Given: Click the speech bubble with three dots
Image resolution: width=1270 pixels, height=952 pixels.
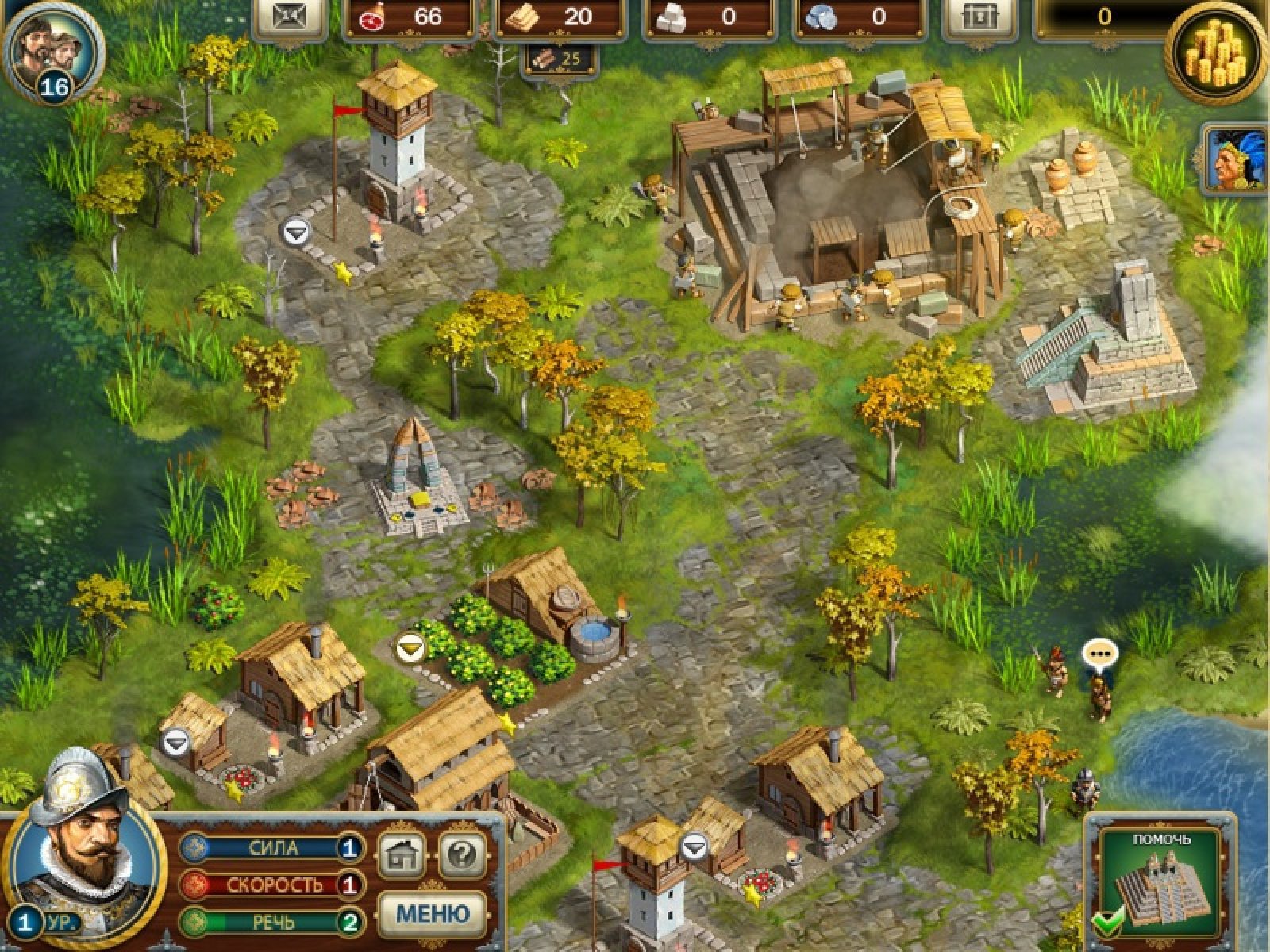Looking at the screenshot, I should click(x=1099, y=655).
